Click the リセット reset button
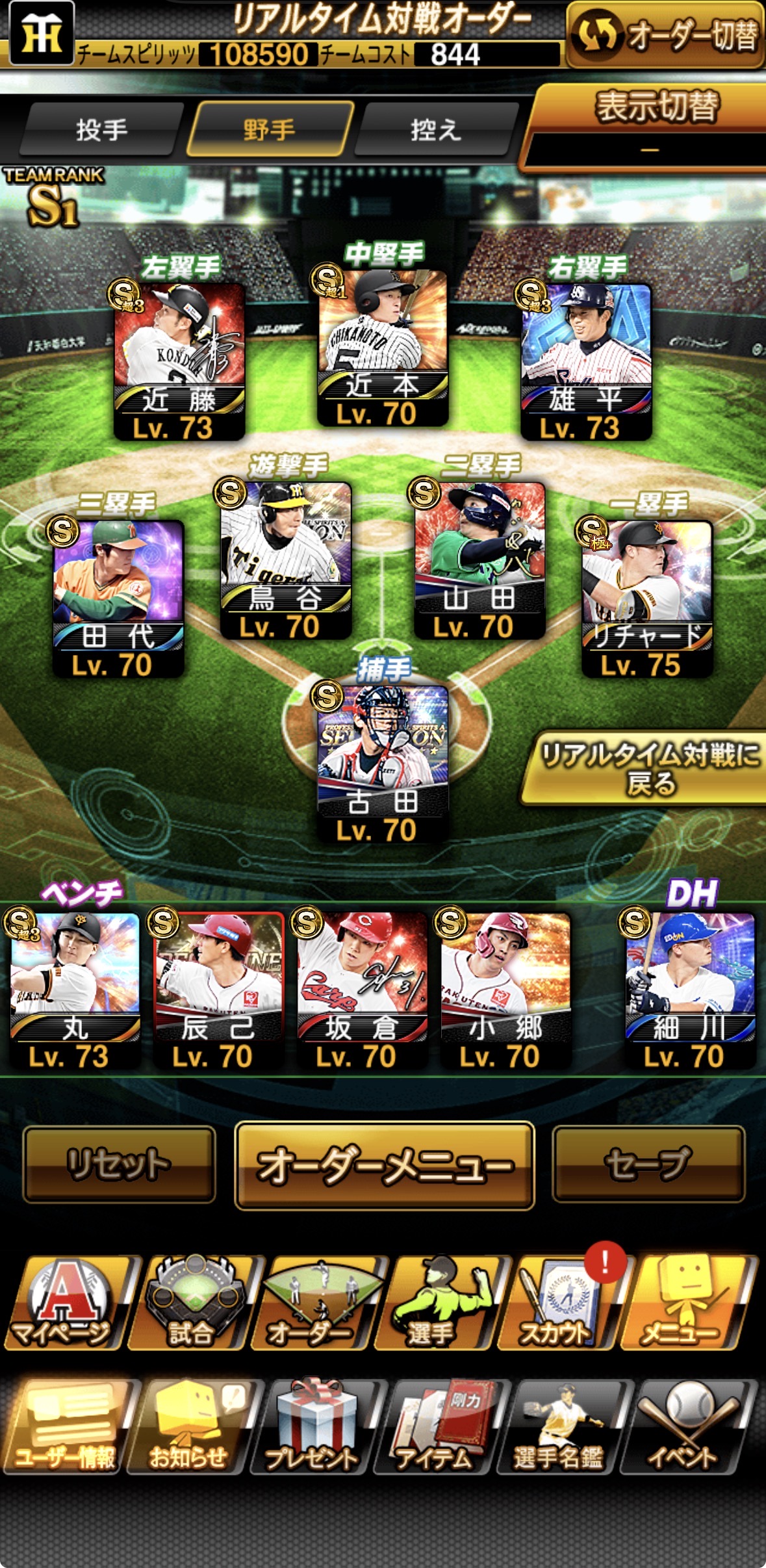This screenshot has width=766, height=1568. pyautogui.click(x=119, y=1164)
